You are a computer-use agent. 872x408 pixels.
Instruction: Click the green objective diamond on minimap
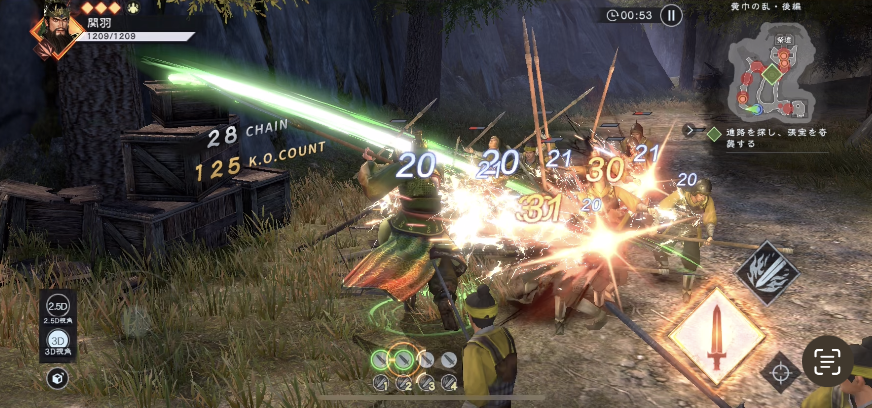click(x=771, y=73)
